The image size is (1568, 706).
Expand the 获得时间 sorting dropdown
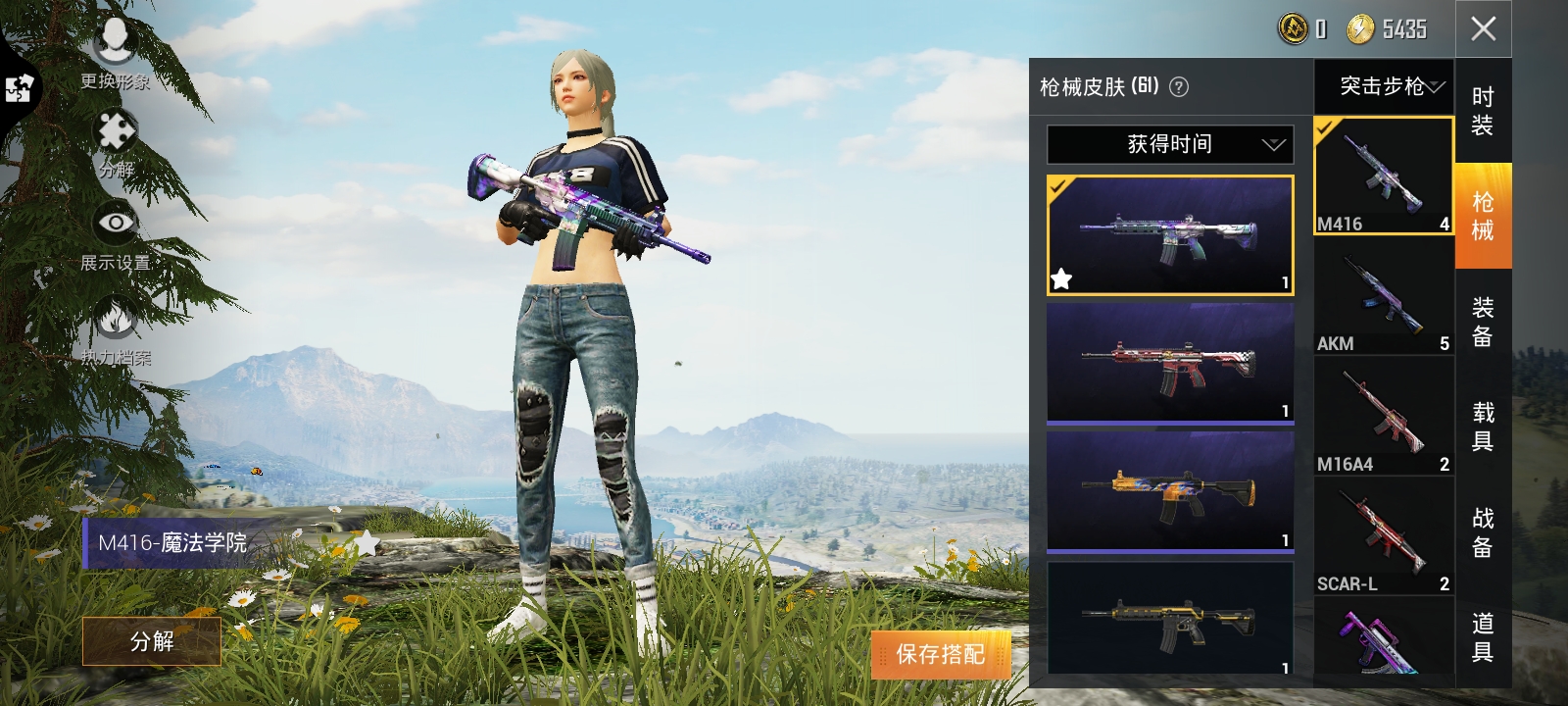click(x=1171, y=144)
